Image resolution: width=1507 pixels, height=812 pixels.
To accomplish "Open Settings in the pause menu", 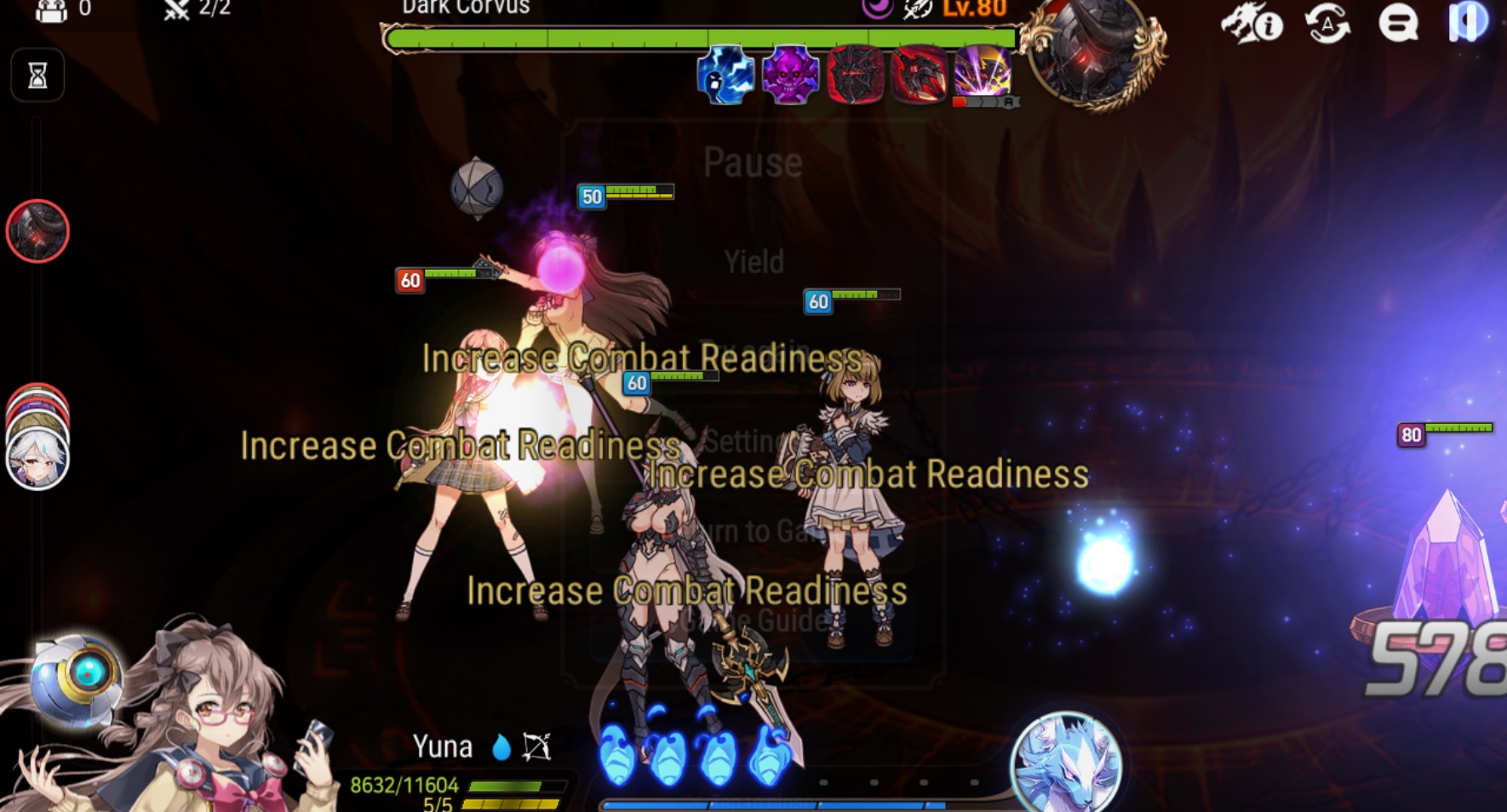I will click(753, 441).
